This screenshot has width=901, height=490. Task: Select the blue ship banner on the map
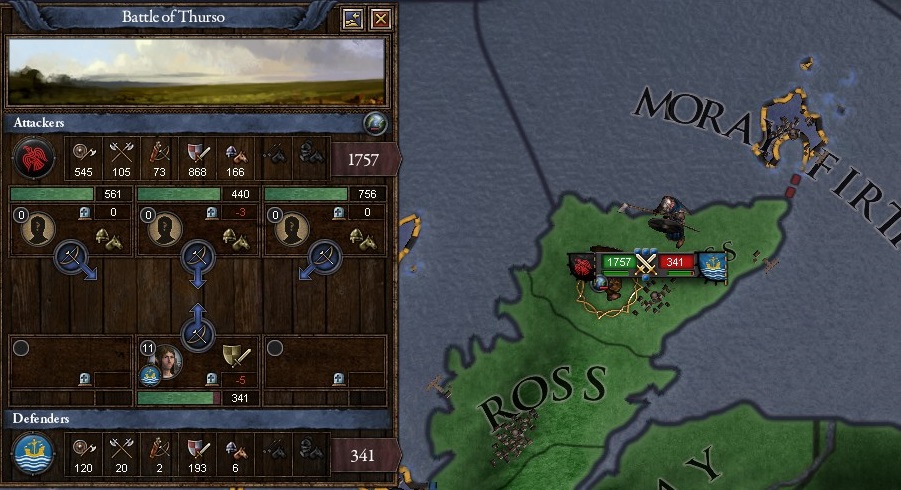(x=712, y=266)
